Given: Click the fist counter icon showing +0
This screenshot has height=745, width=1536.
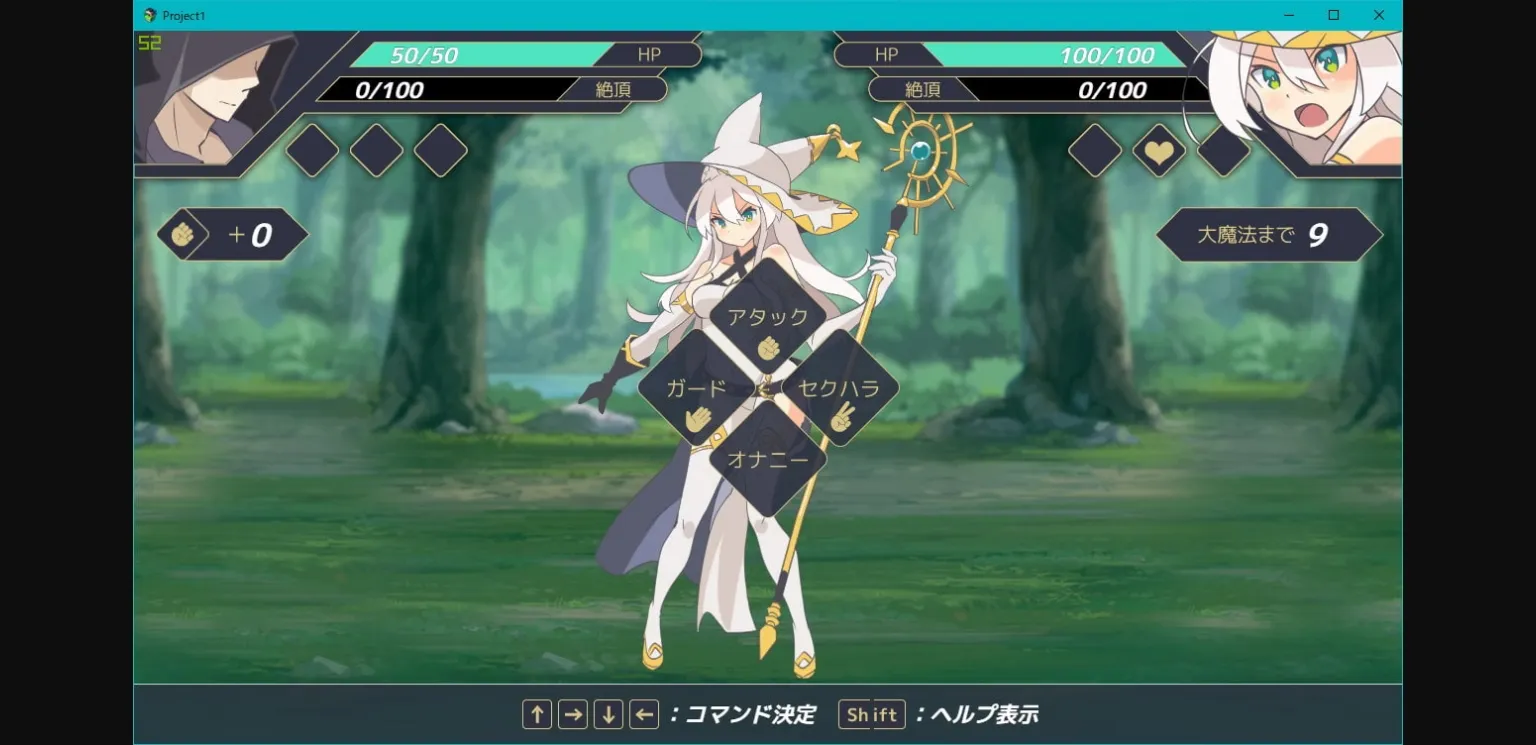Looking at the screenshot, I should (x=183, y=234).
